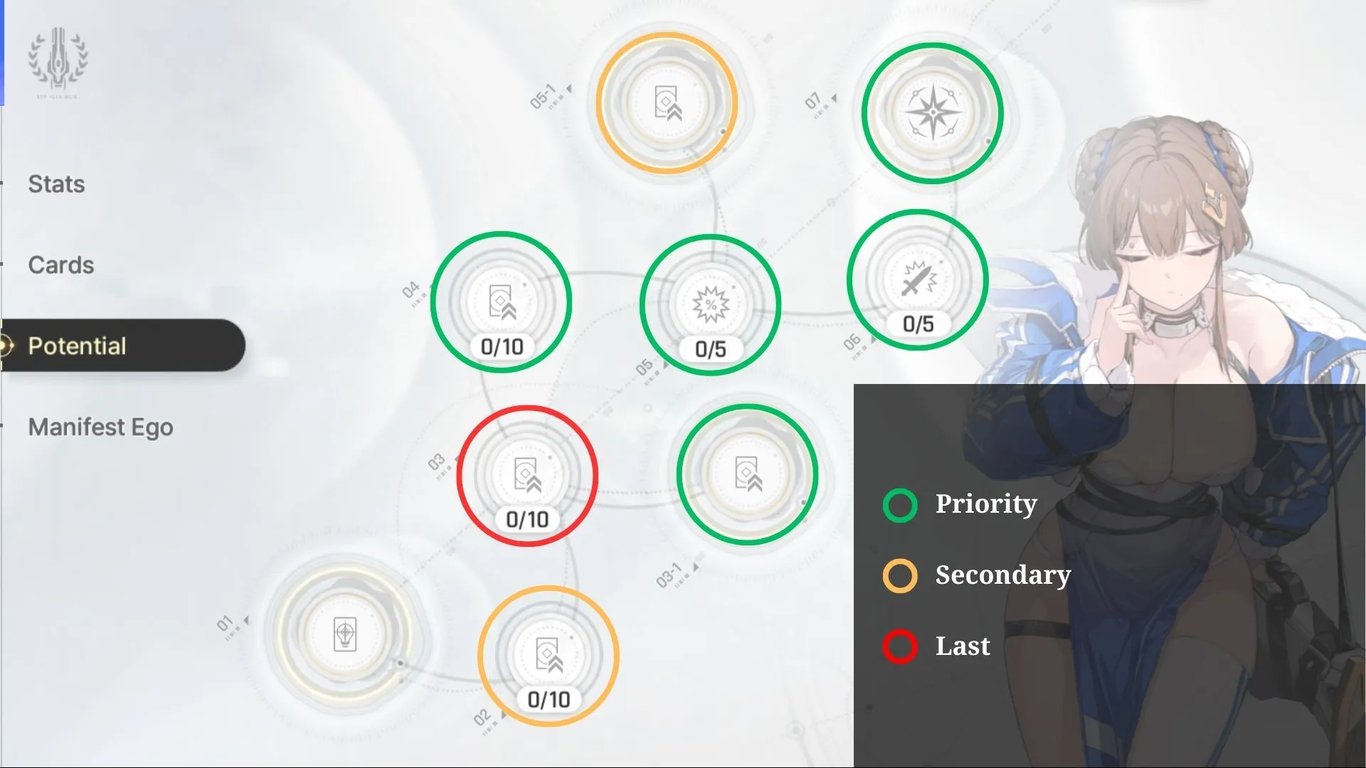Click the 0/5 counter on node 06
The height and width of the screenshot is (768, 1366).
917,324
